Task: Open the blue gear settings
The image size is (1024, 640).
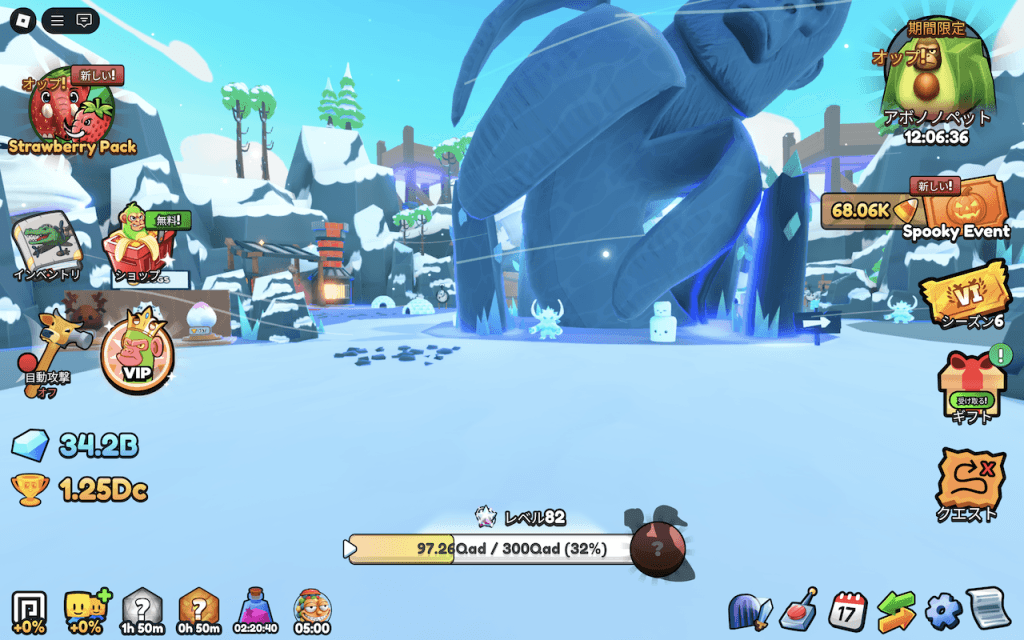Action: pos(942,610)
